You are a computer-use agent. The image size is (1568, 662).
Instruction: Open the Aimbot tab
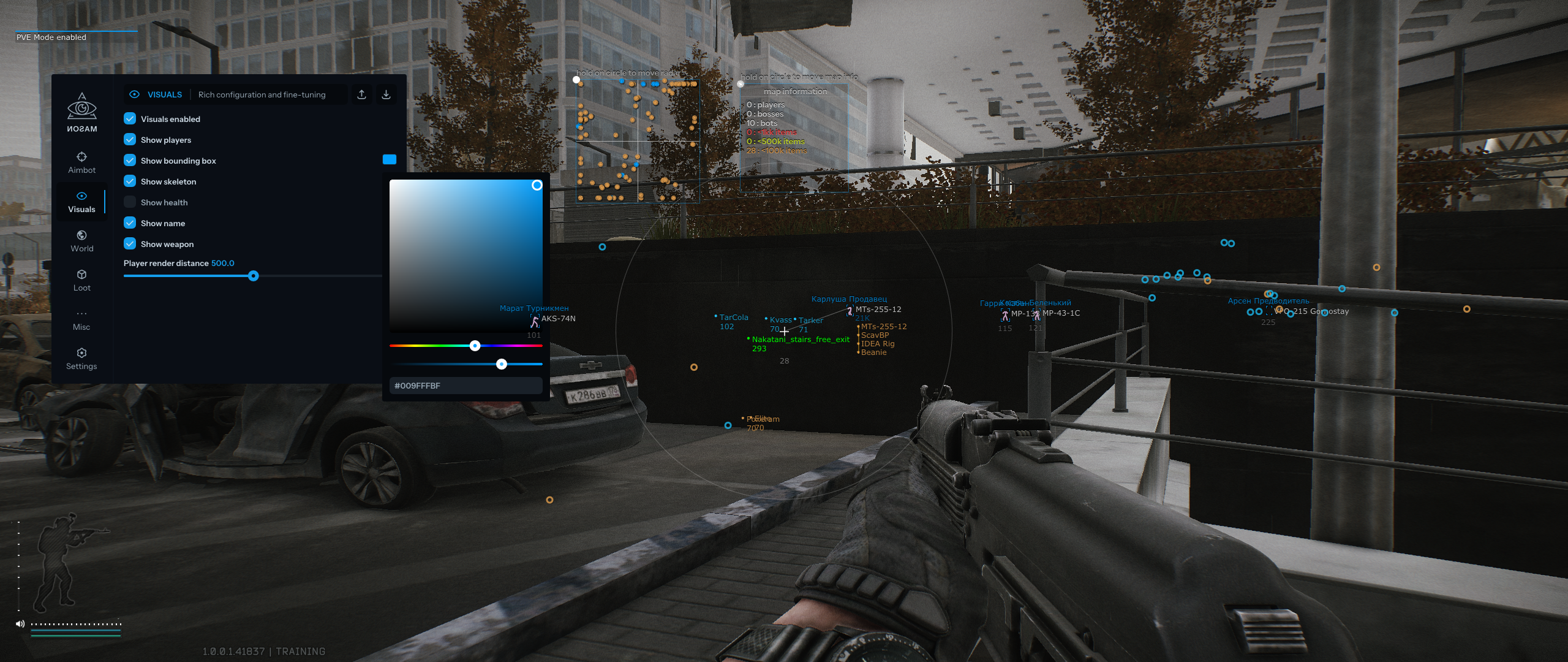pos(81,162)
